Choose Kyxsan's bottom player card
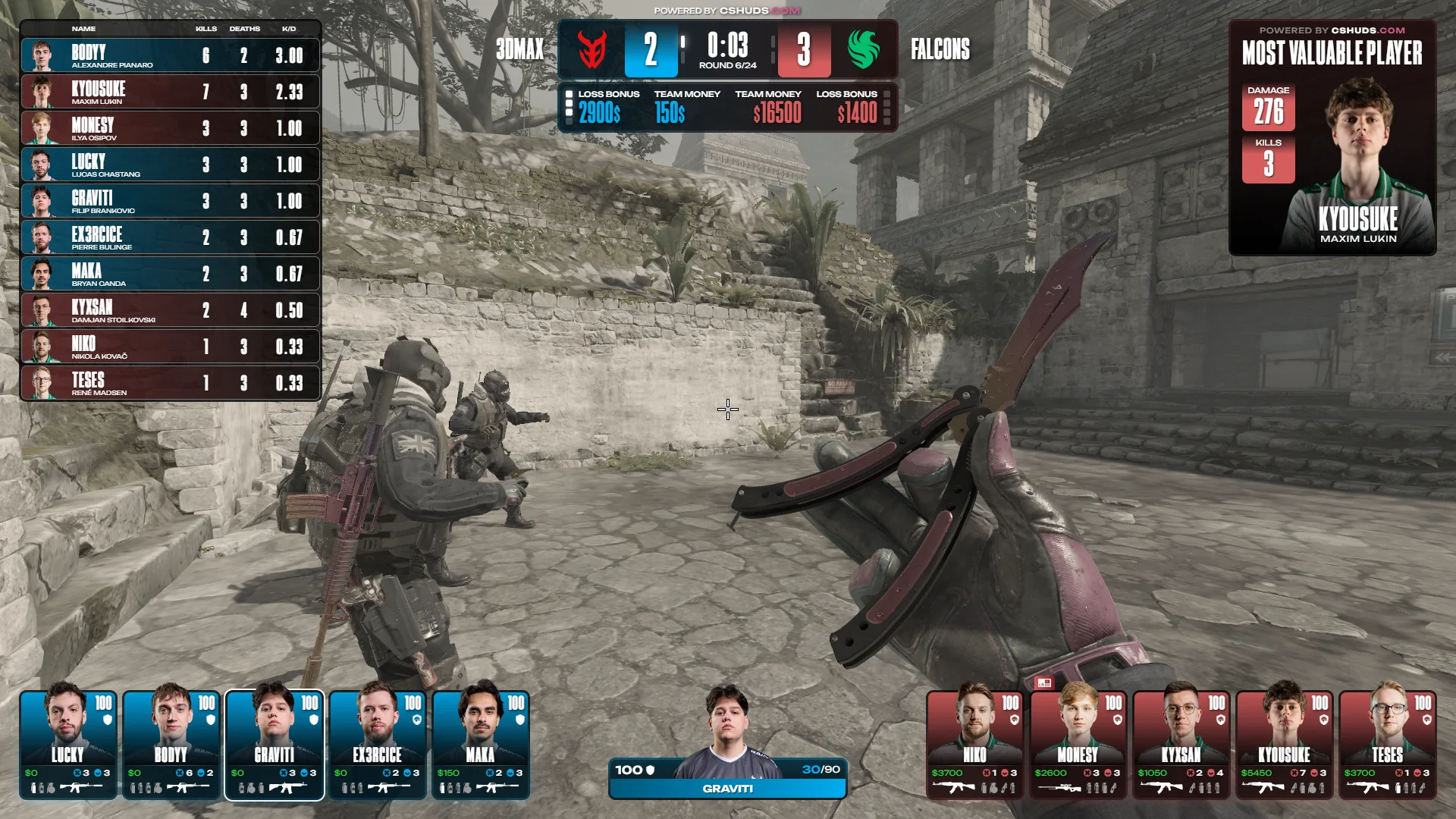This screenshot has height=819, width=1456. point(1181,745)
